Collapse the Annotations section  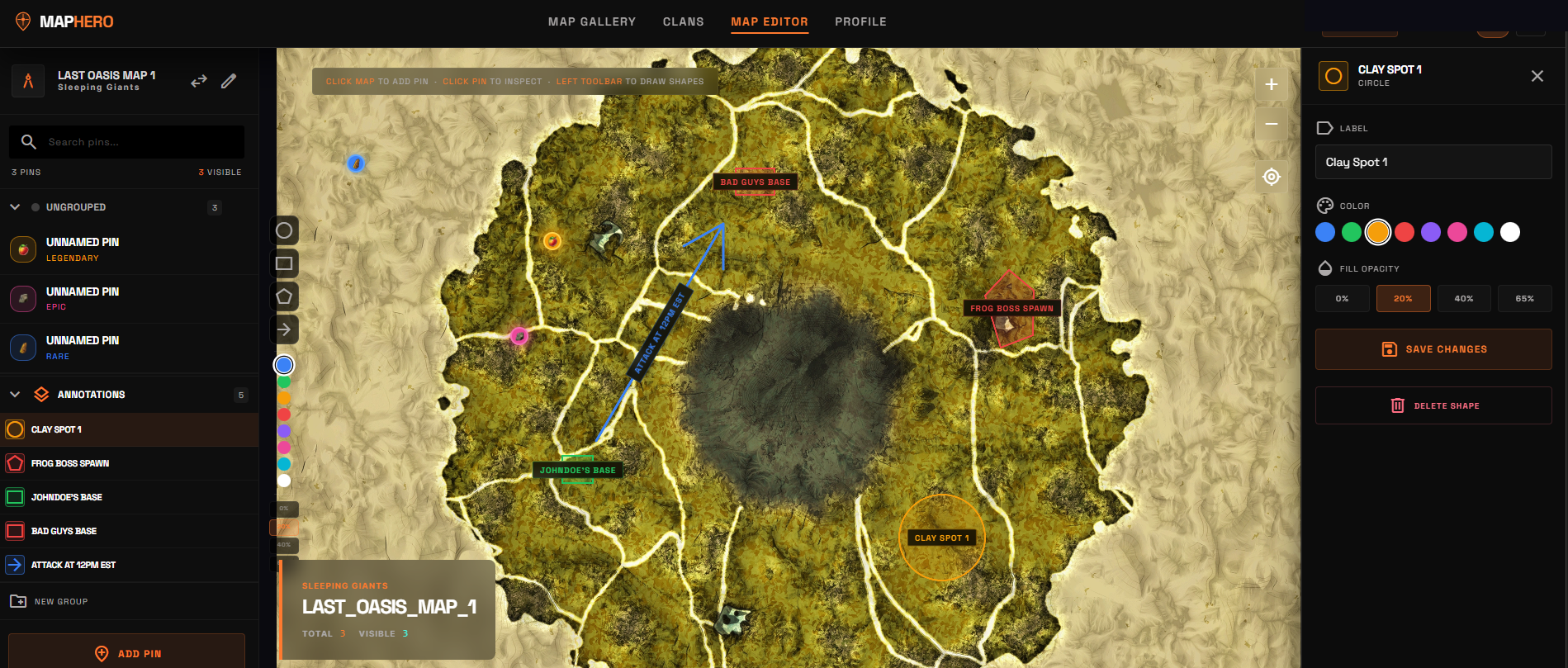pos(13,394)
